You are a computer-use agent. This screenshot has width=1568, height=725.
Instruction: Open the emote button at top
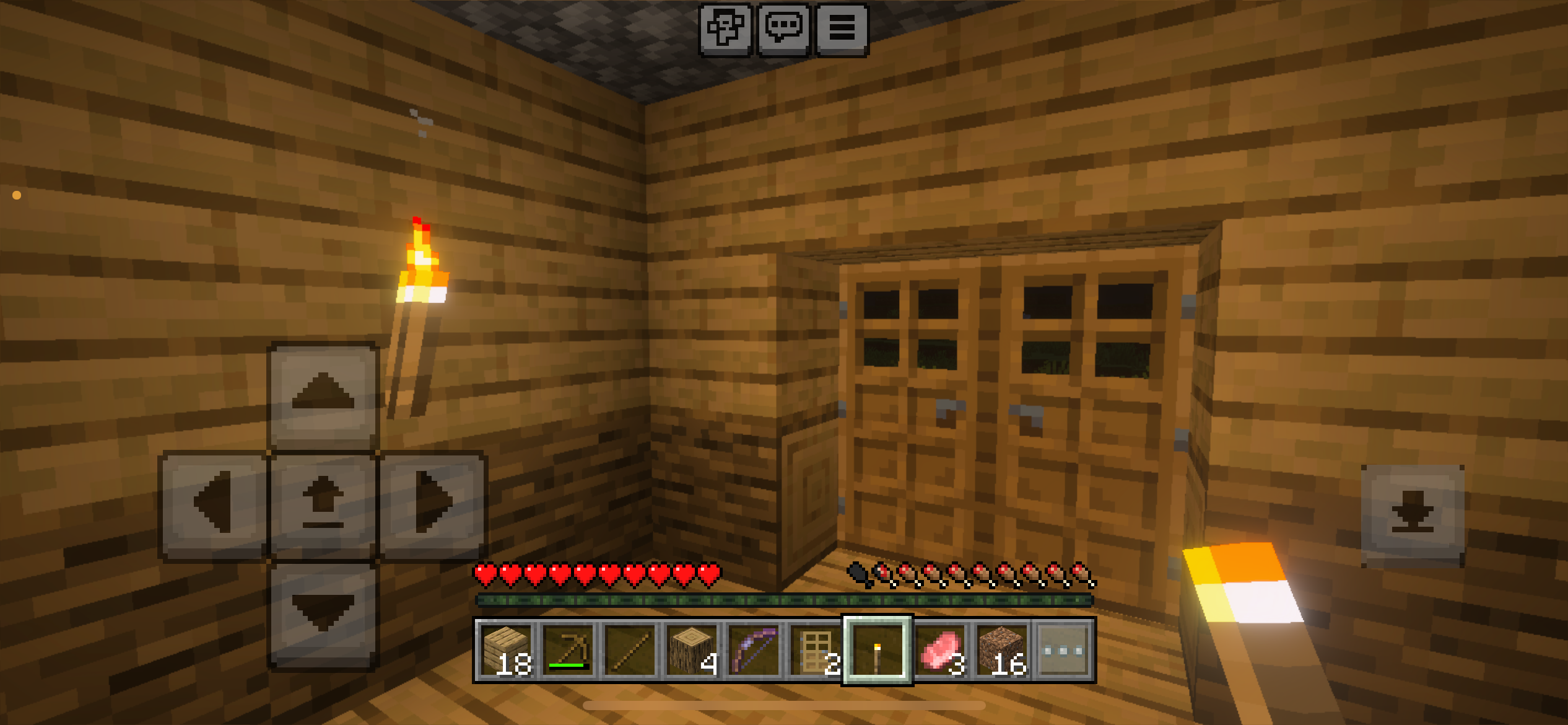pyautogui.click(x=725, y=29)
